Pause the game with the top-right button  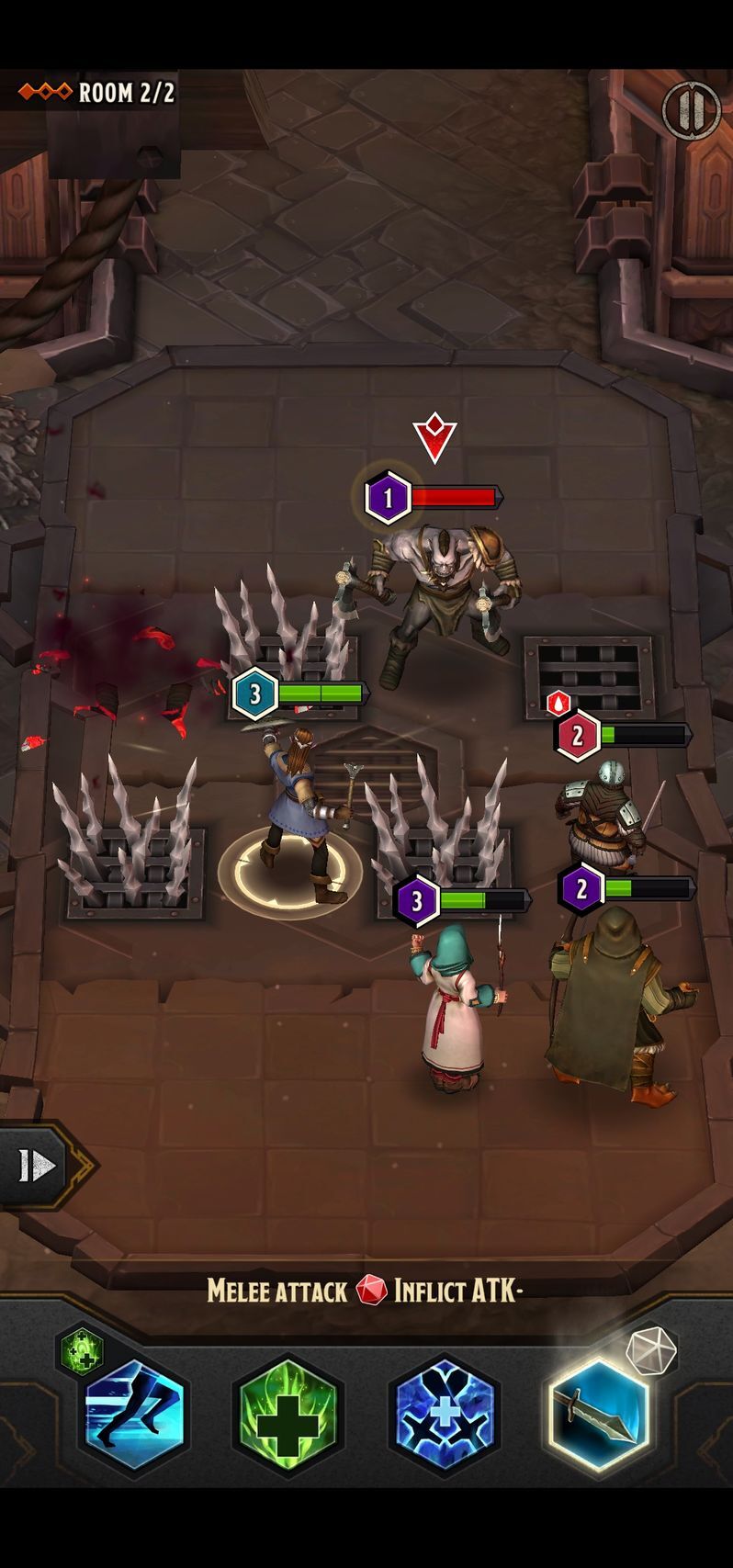click(690, 110)
